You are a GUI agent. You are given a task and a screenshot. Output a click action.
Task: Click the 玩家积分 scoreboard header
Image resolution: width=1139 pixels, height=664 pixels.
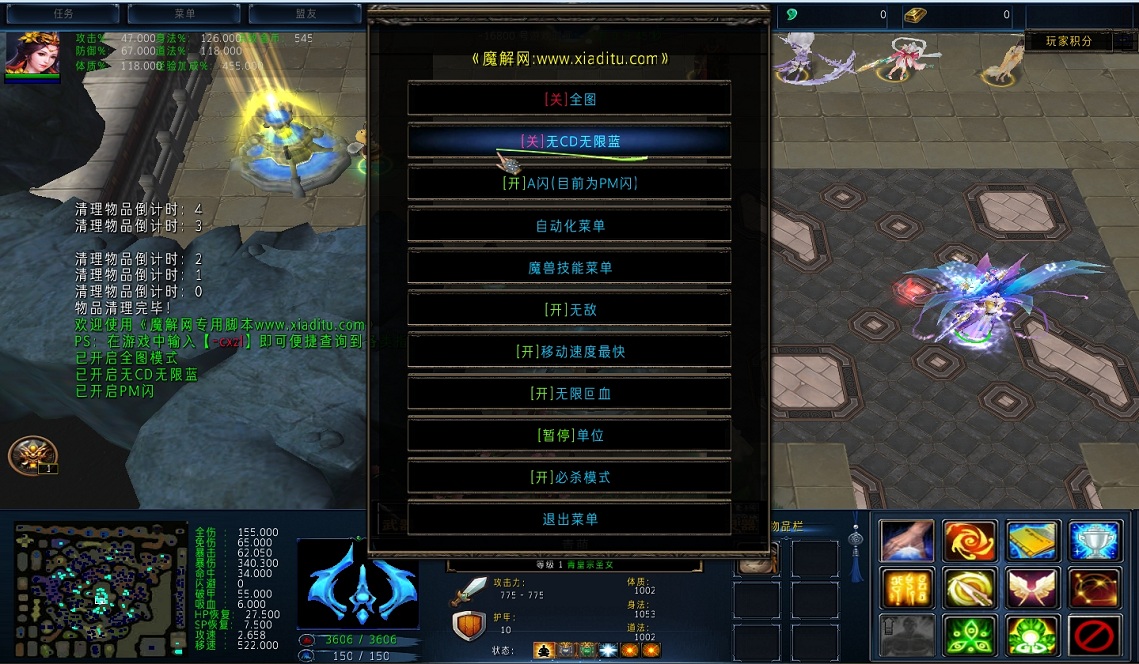(x=1068, y=41)
